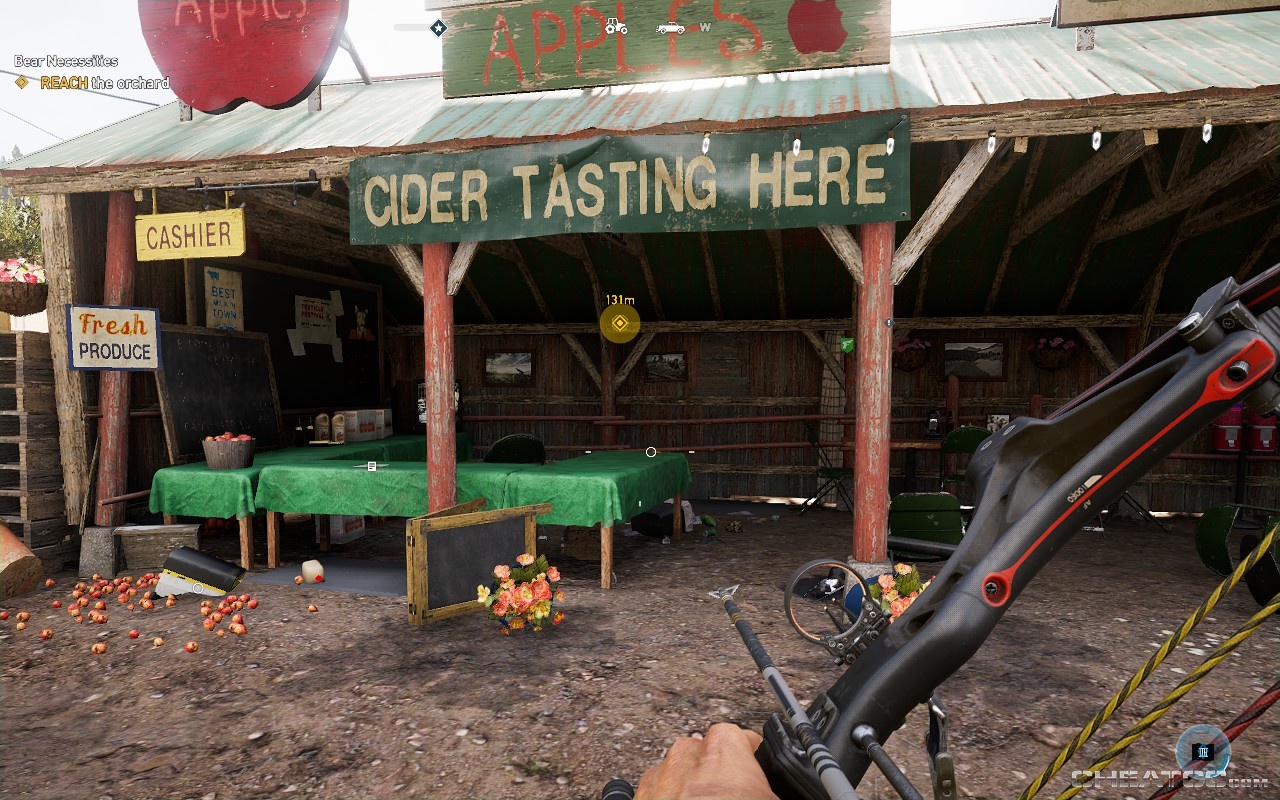
Task: Click the W heading indicator on the compass
Action: [706, 28]
